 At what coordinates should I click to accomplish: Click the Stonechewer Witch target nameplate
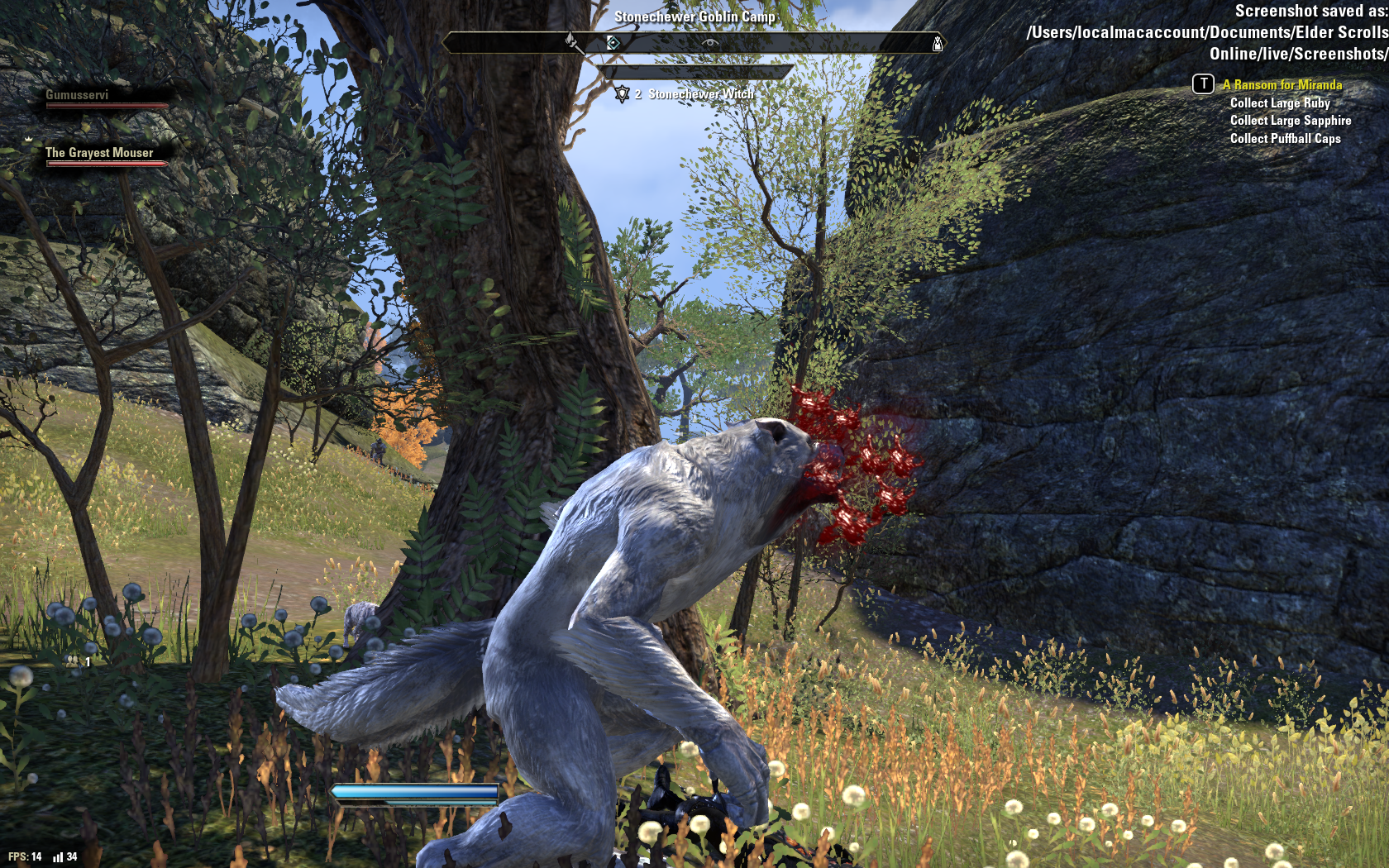pyautogui.click(x=700, y=94)
